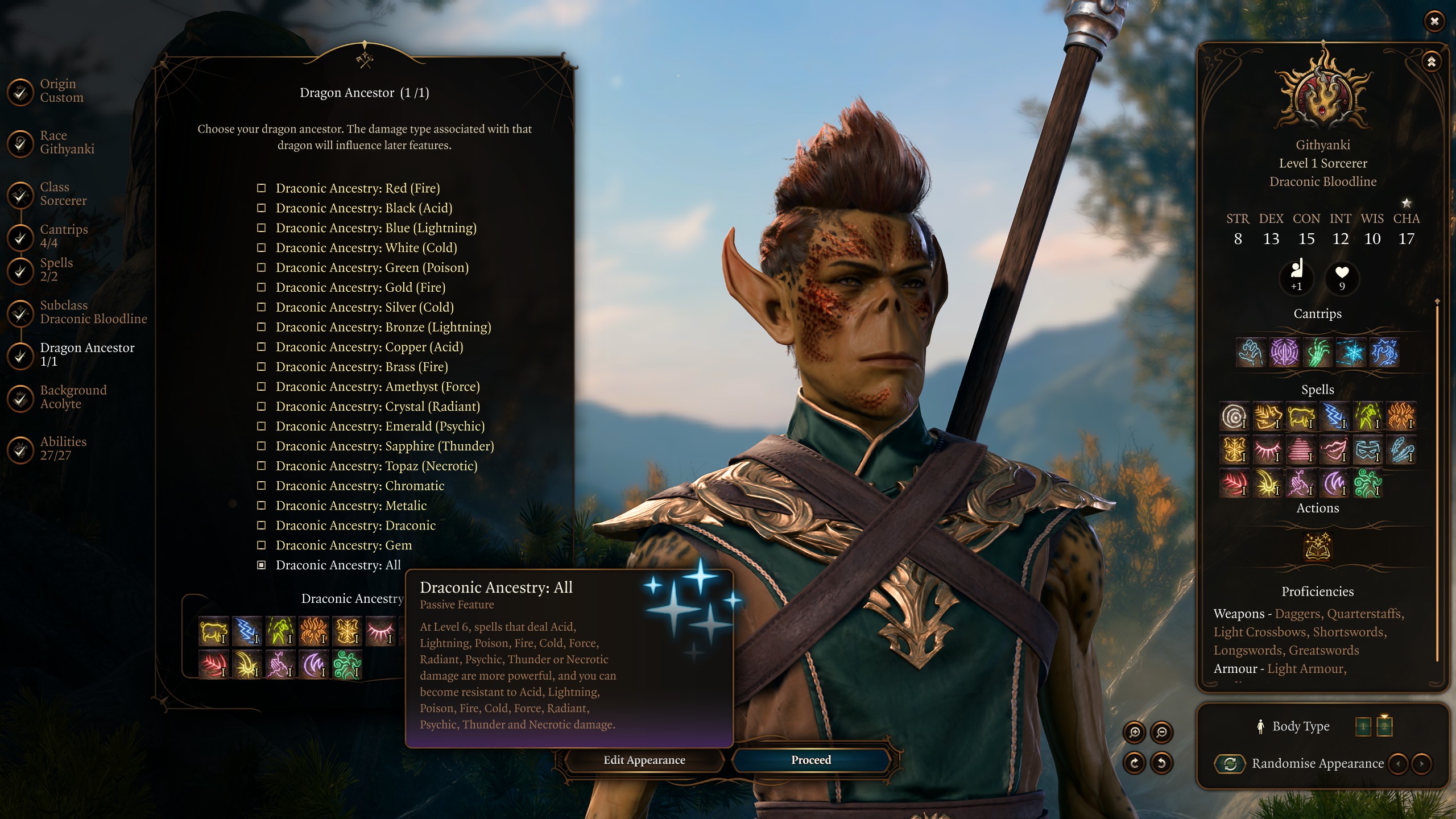Close the character creation screen

click(1434, 21)
